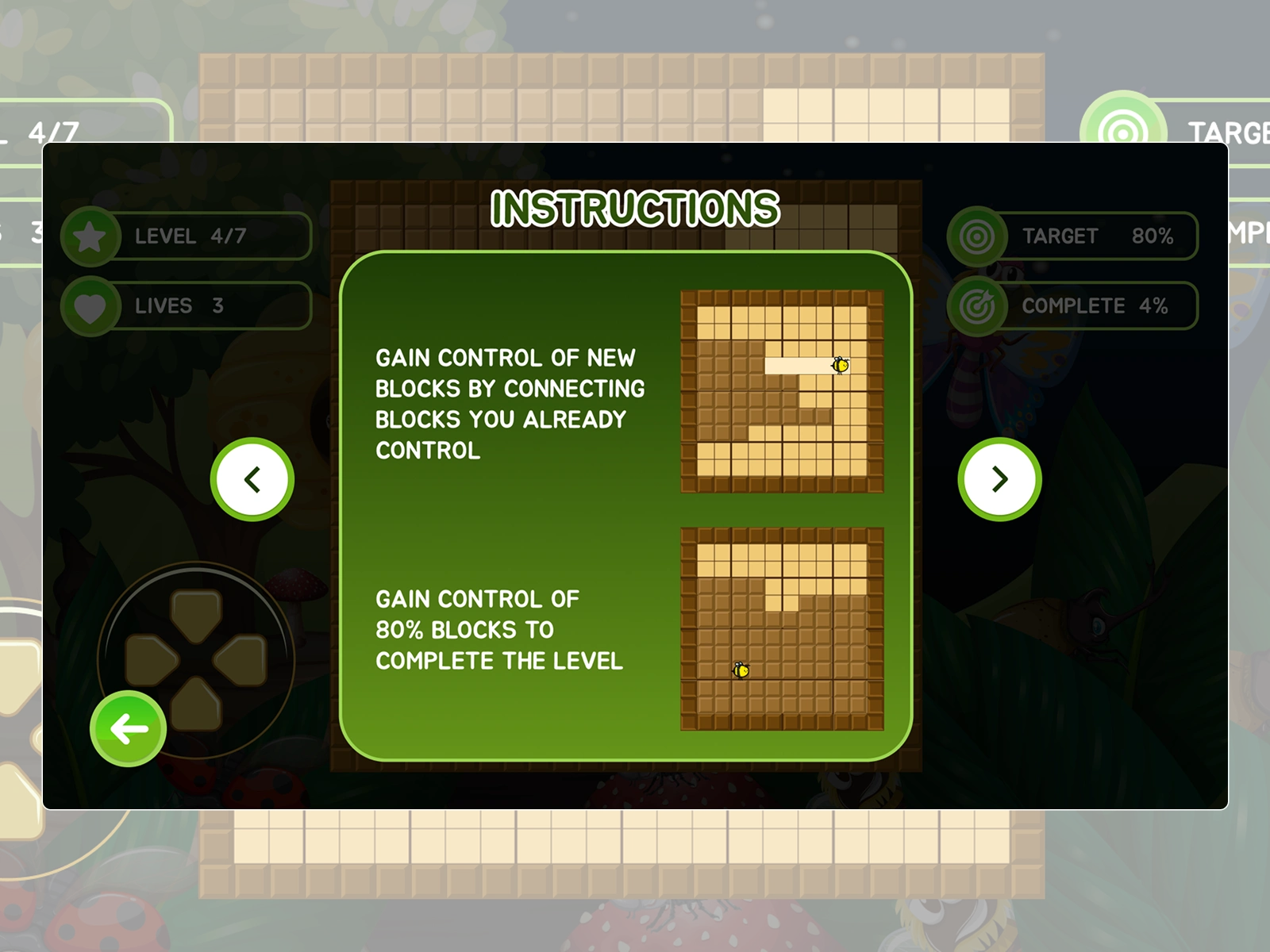The image size is (1270, 952).
Task: Go to the next instructions page
Action: (x=999, y=479)
